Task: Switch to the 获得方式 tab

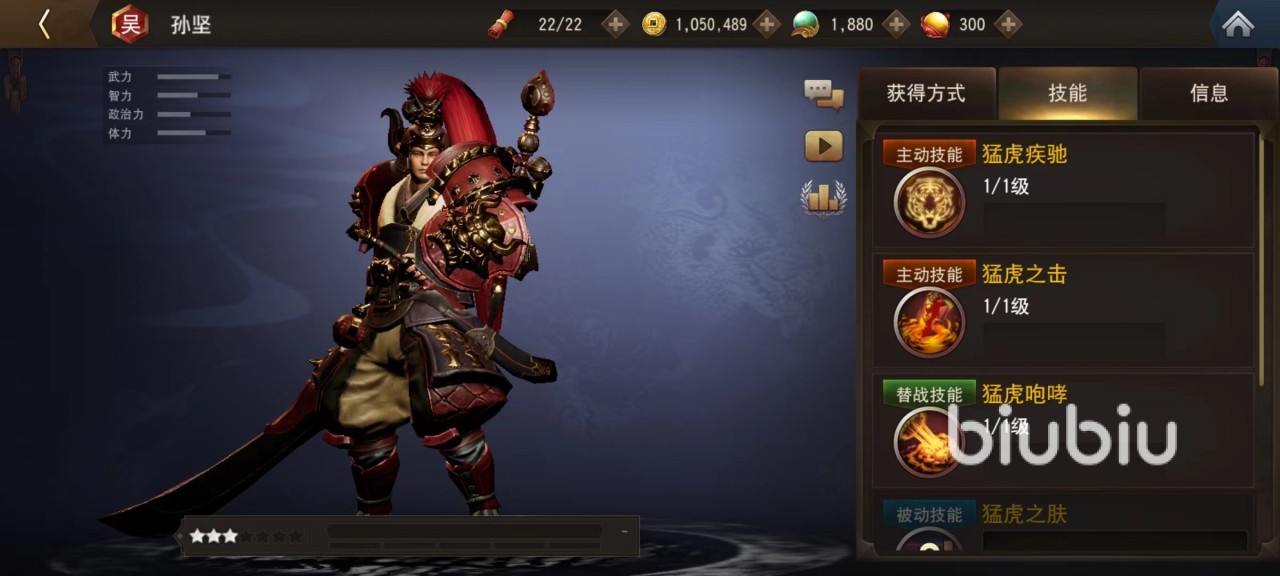Action: click(x=926, y=94)
